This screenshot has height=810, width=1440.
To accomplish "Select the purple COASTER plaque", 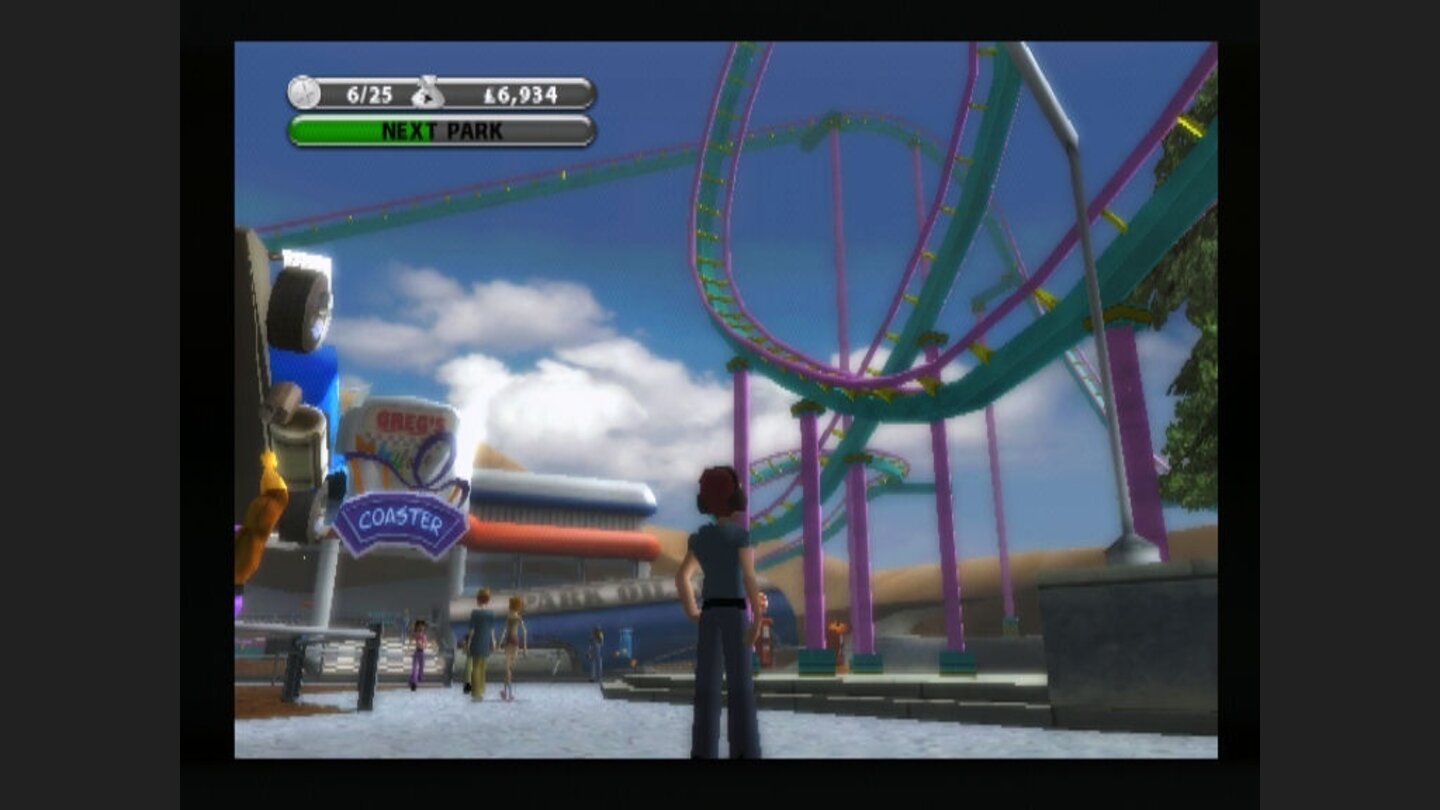I will 404,517.
